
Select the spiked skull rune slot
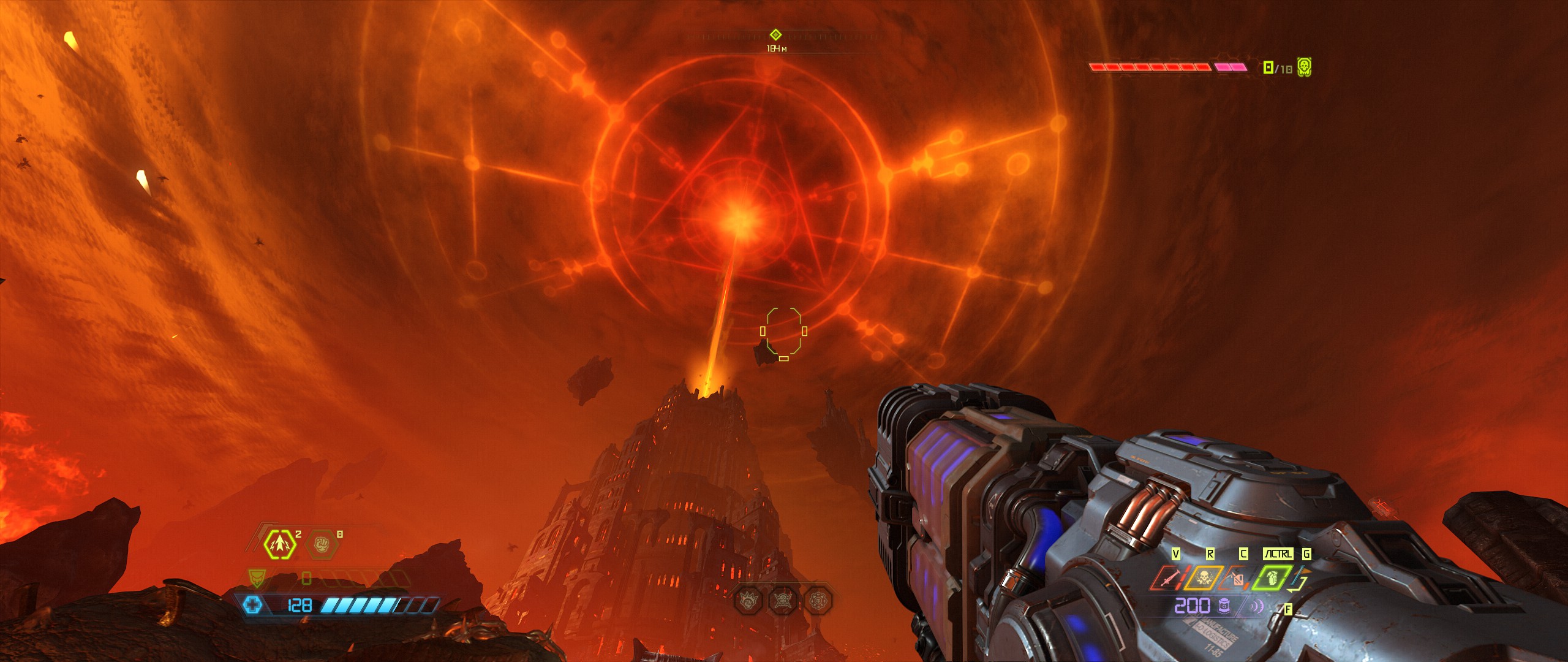point(783,599)
